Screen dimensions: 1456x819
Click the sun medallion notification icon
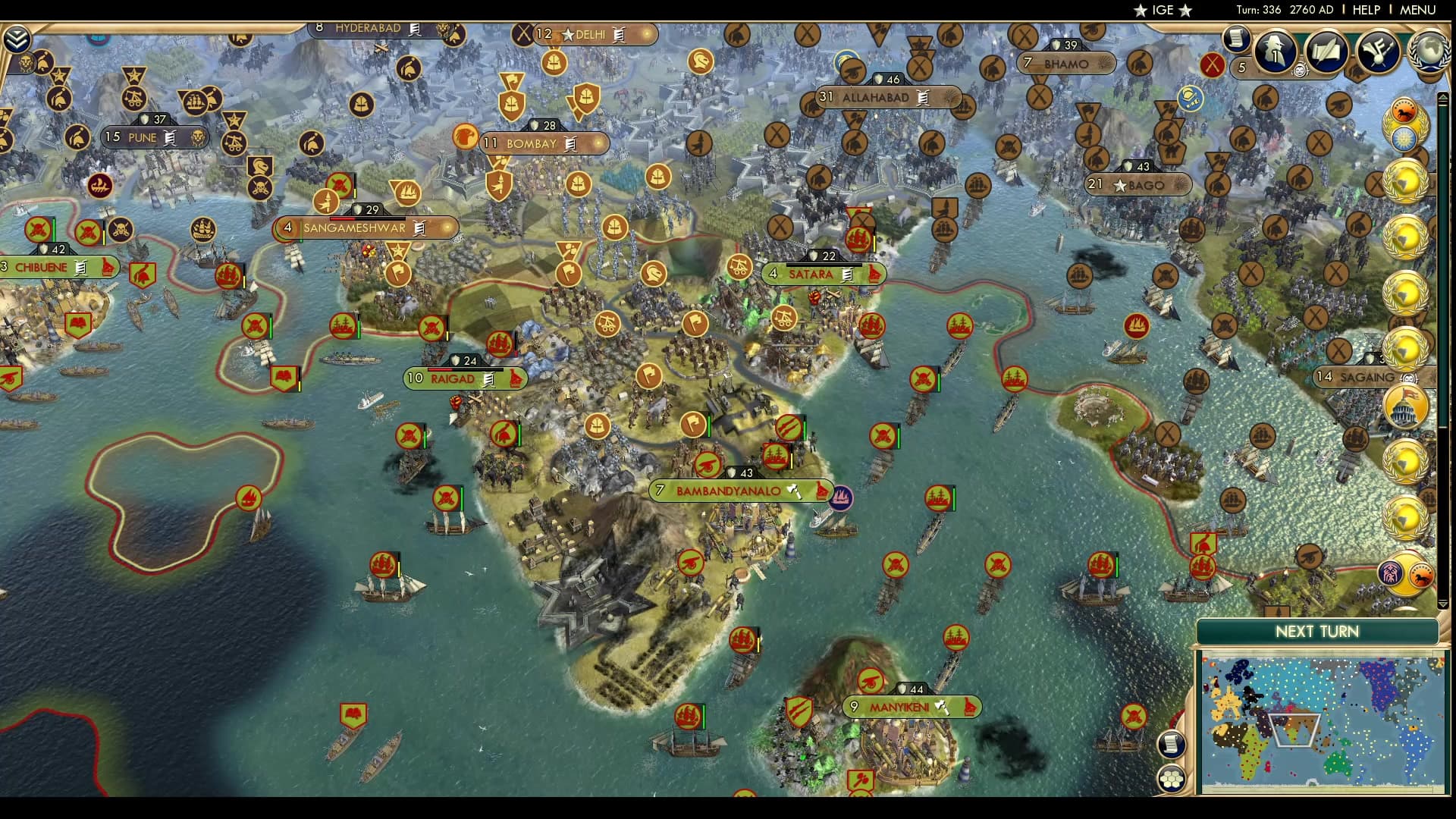tap(1405, 136)
